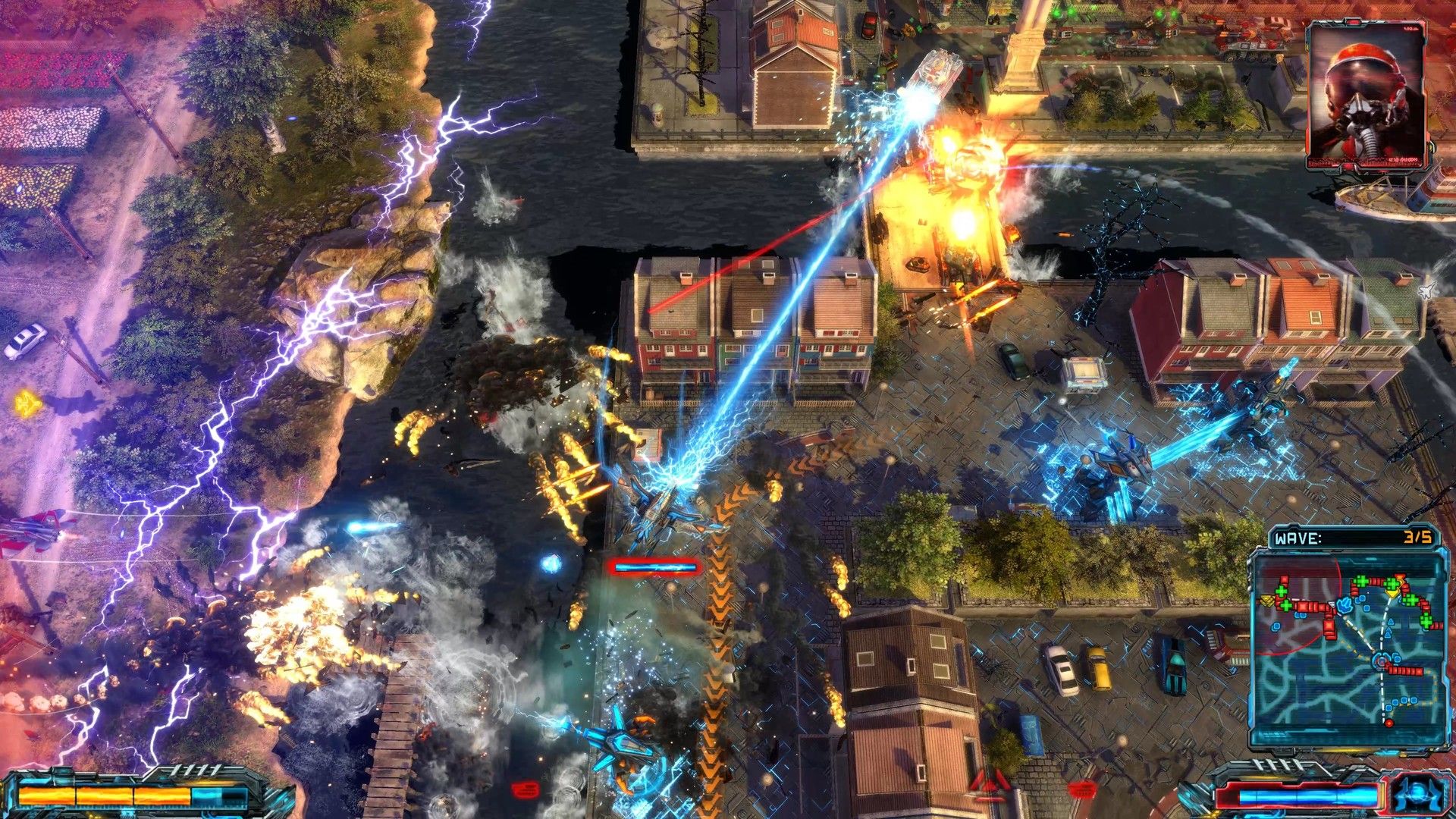This screenshot has width=1456, height=819.
Task: Click the red indicator below the pilot portrait
Action: 1348,167
